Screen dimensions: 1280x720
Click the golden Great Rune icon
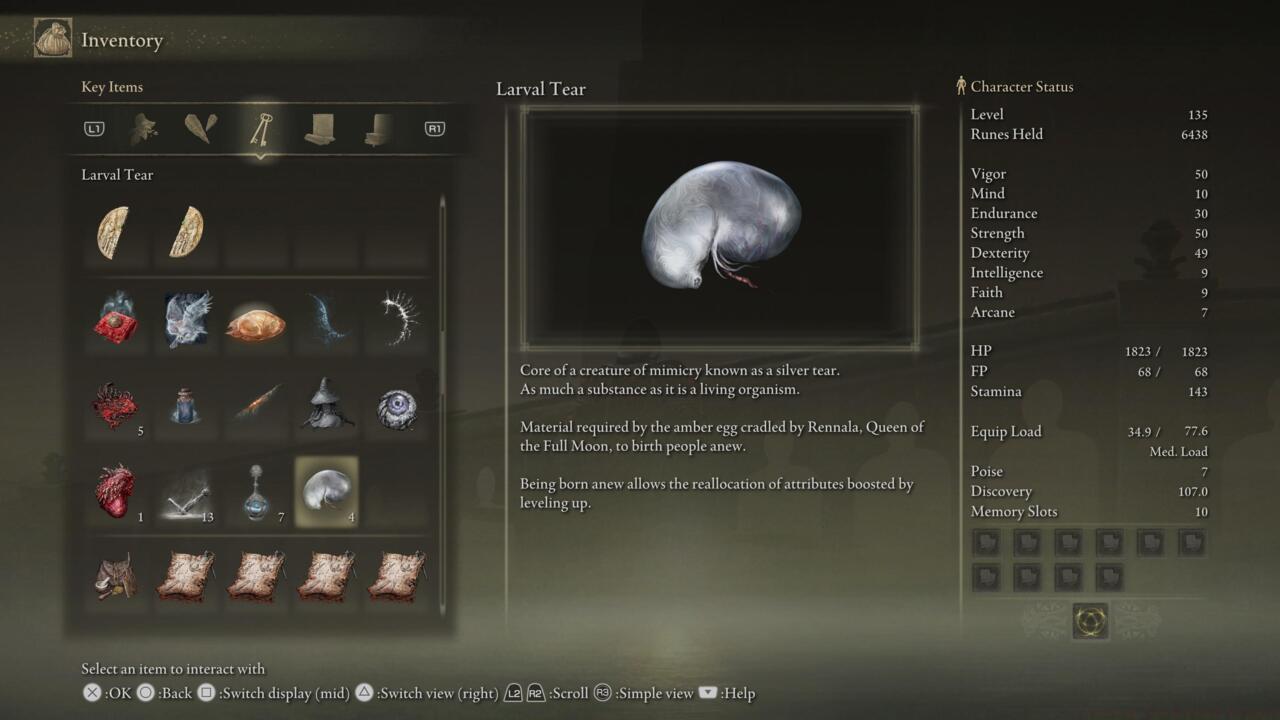tap(1090, 621)
